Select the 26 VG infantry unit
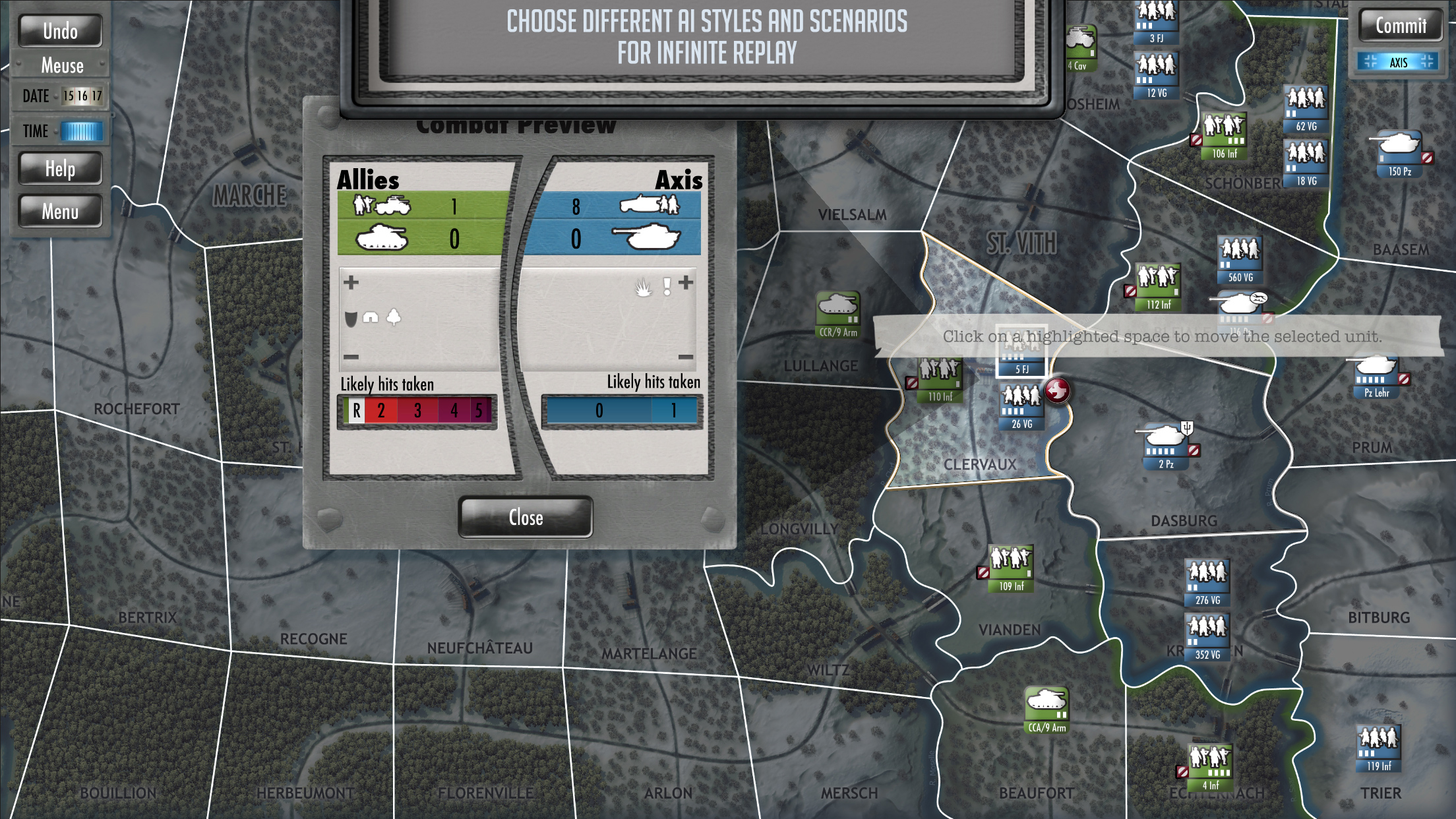 tap(1021, 404)
